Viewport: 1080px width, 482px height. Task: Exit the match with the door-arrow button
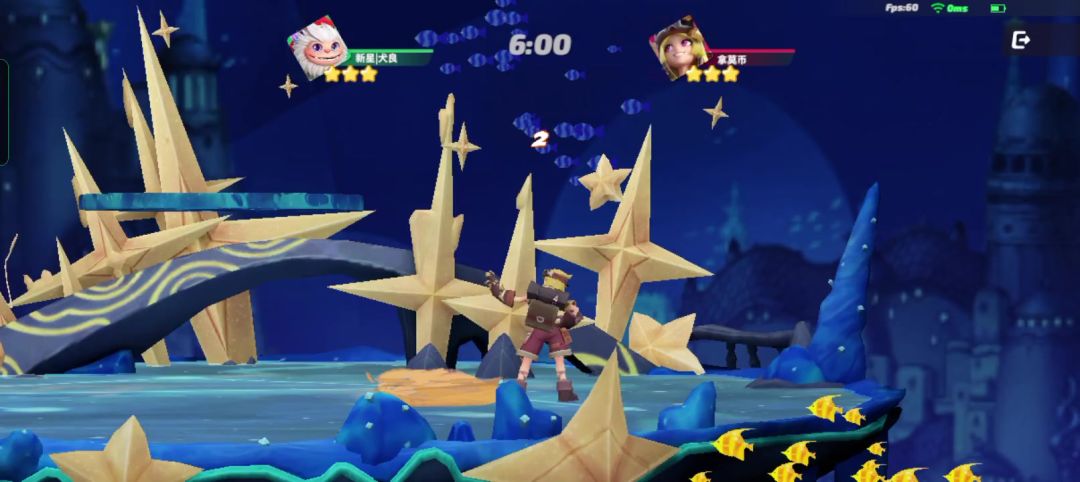click(x=1021, y=40)
